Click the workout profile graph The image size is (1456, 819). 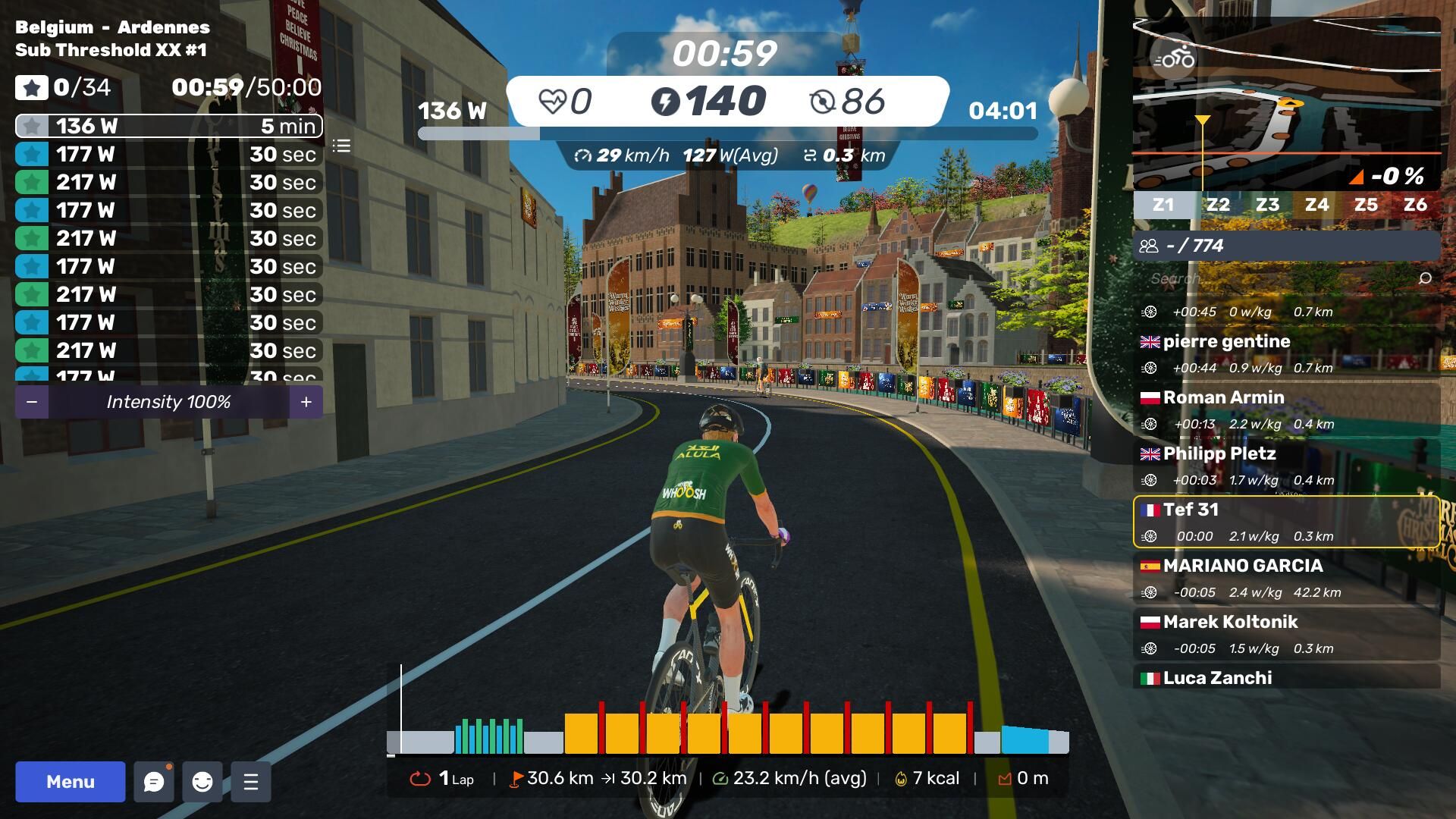click(x=728, y=730)
